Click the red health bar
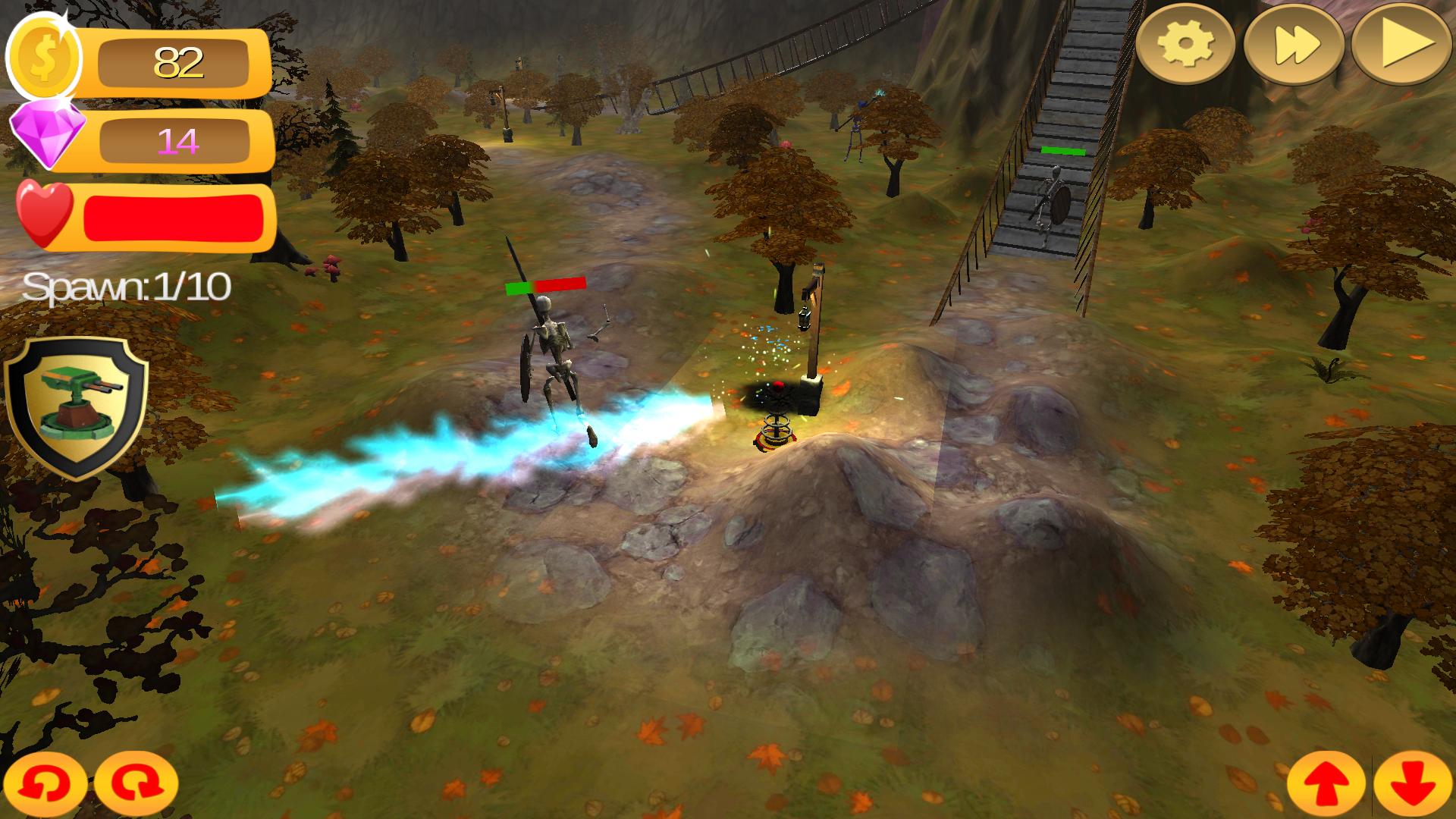This screenshot has width=1456, height=819. [x=171, y=218]
